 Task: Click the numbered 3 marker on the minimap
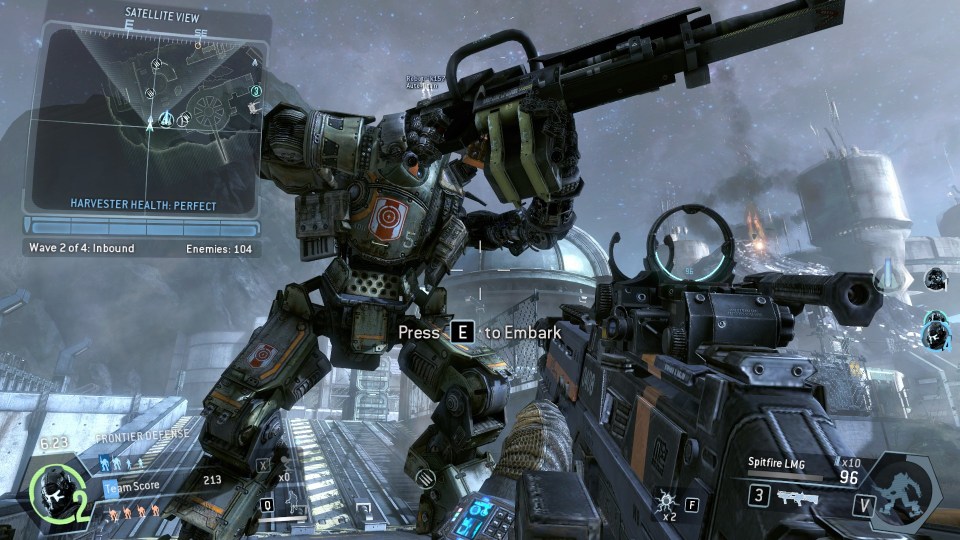256,91
